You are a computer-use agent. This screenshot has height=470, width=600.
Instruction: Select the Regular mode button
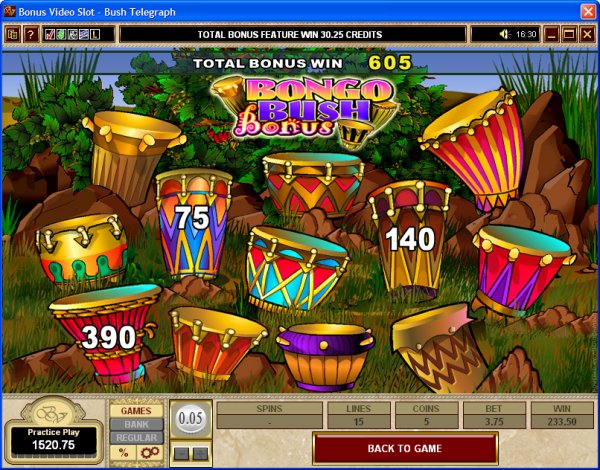(x=136, y=438)
